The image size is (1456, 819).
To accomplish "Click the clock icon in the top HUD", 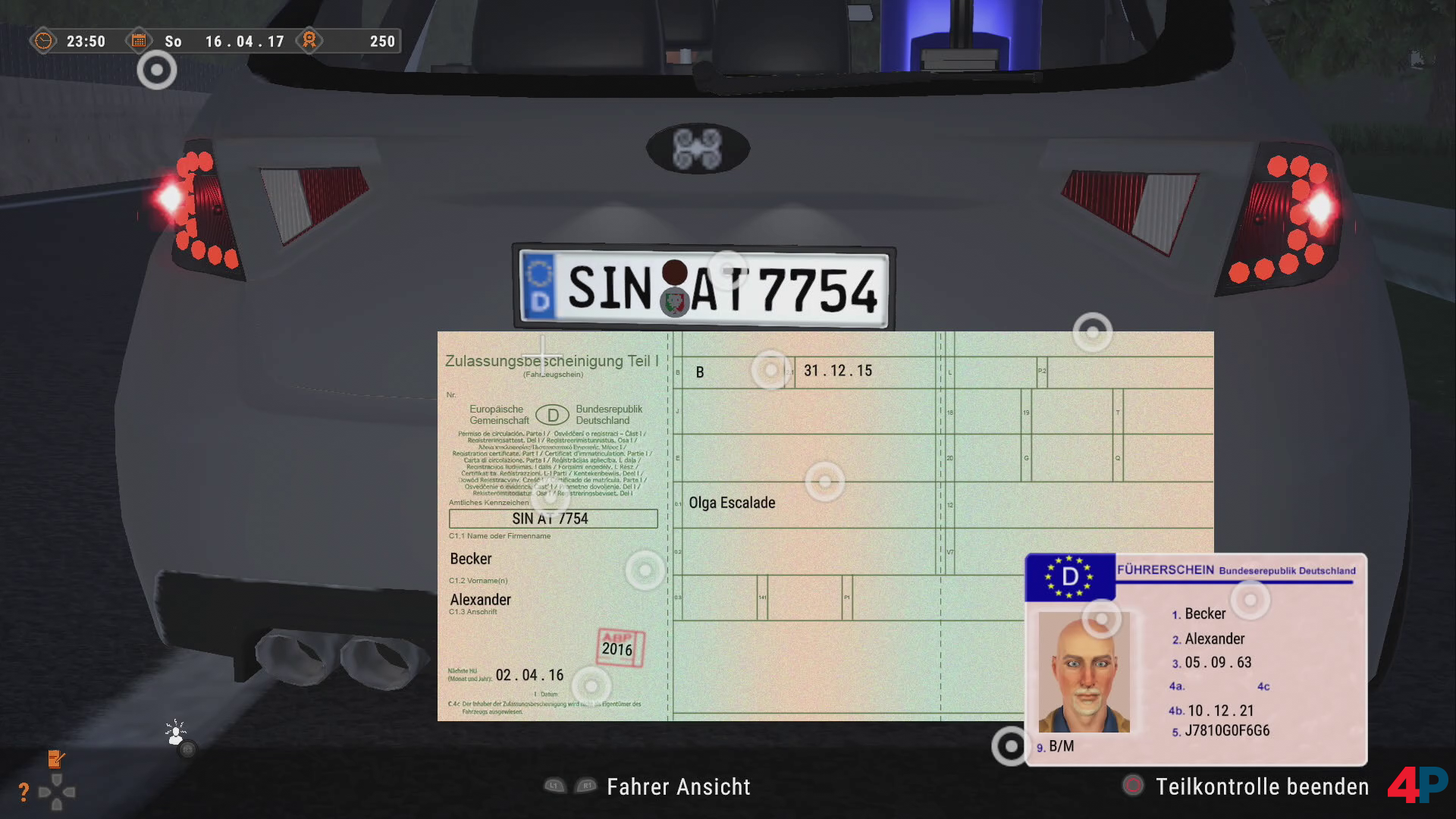I will coord(43,41).
